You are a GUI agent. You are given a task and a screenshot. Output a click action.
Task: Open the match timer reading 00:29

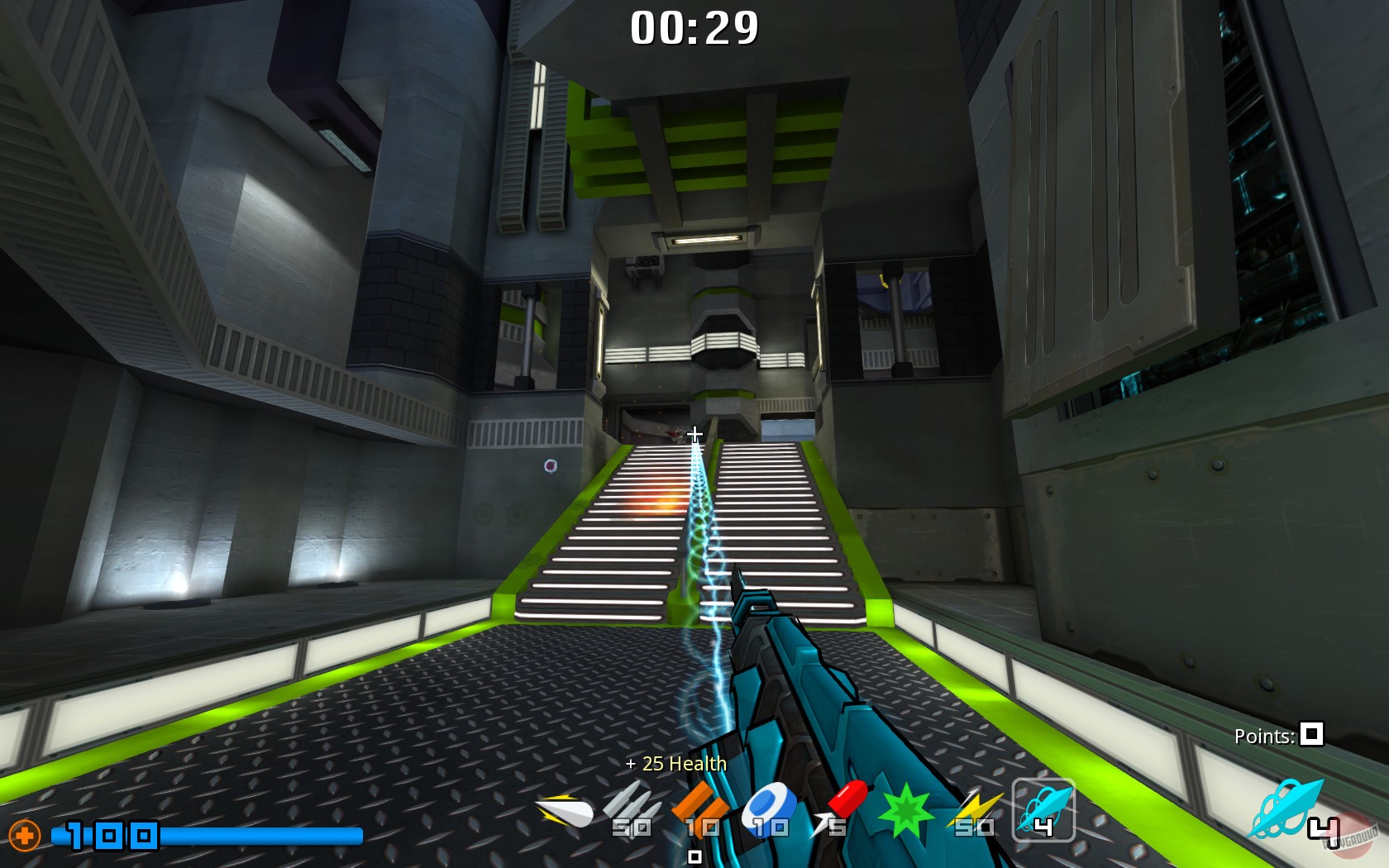[694, 27]
